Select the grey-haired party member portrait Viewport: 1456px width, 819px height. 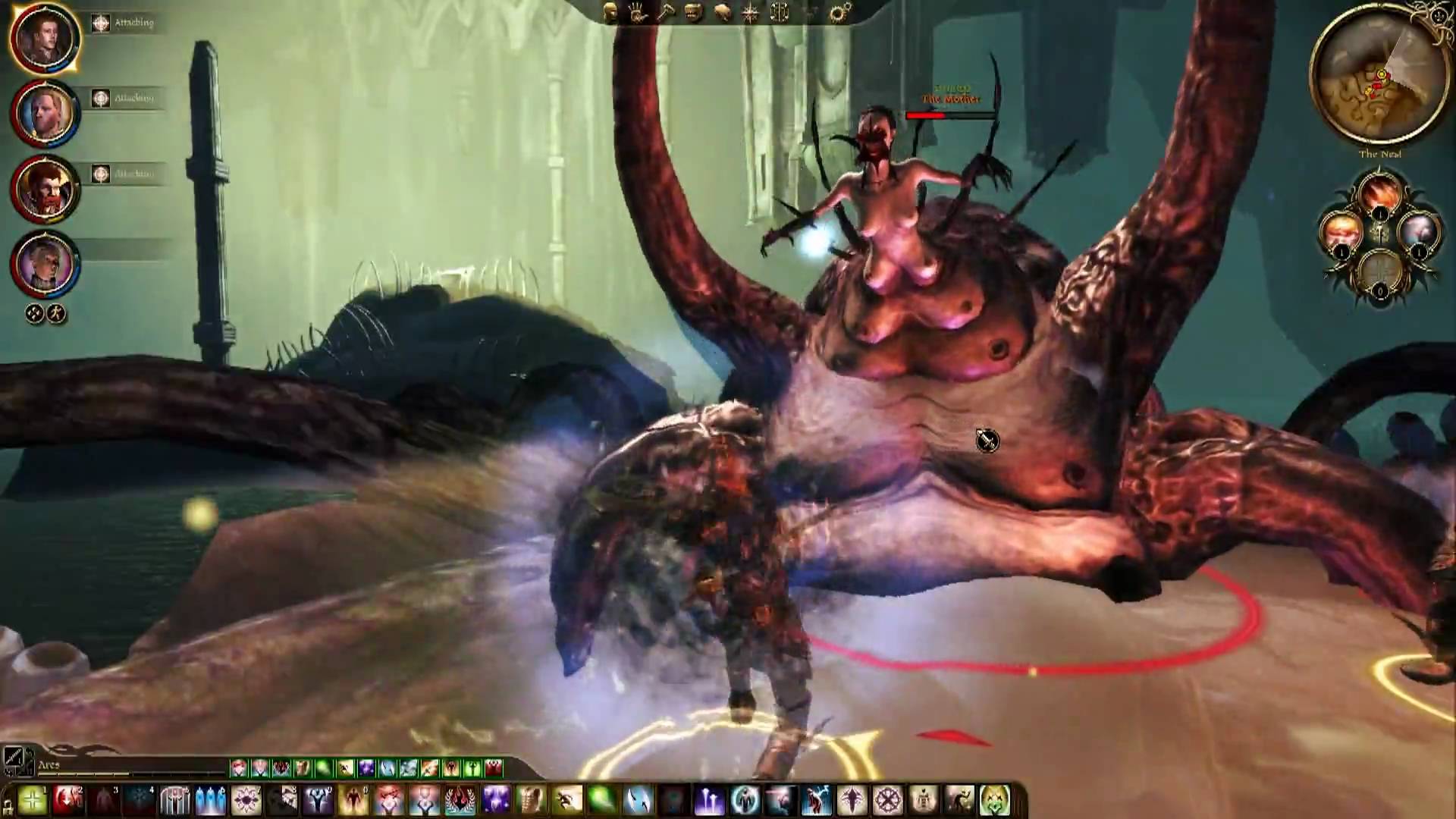pos(44,264)
